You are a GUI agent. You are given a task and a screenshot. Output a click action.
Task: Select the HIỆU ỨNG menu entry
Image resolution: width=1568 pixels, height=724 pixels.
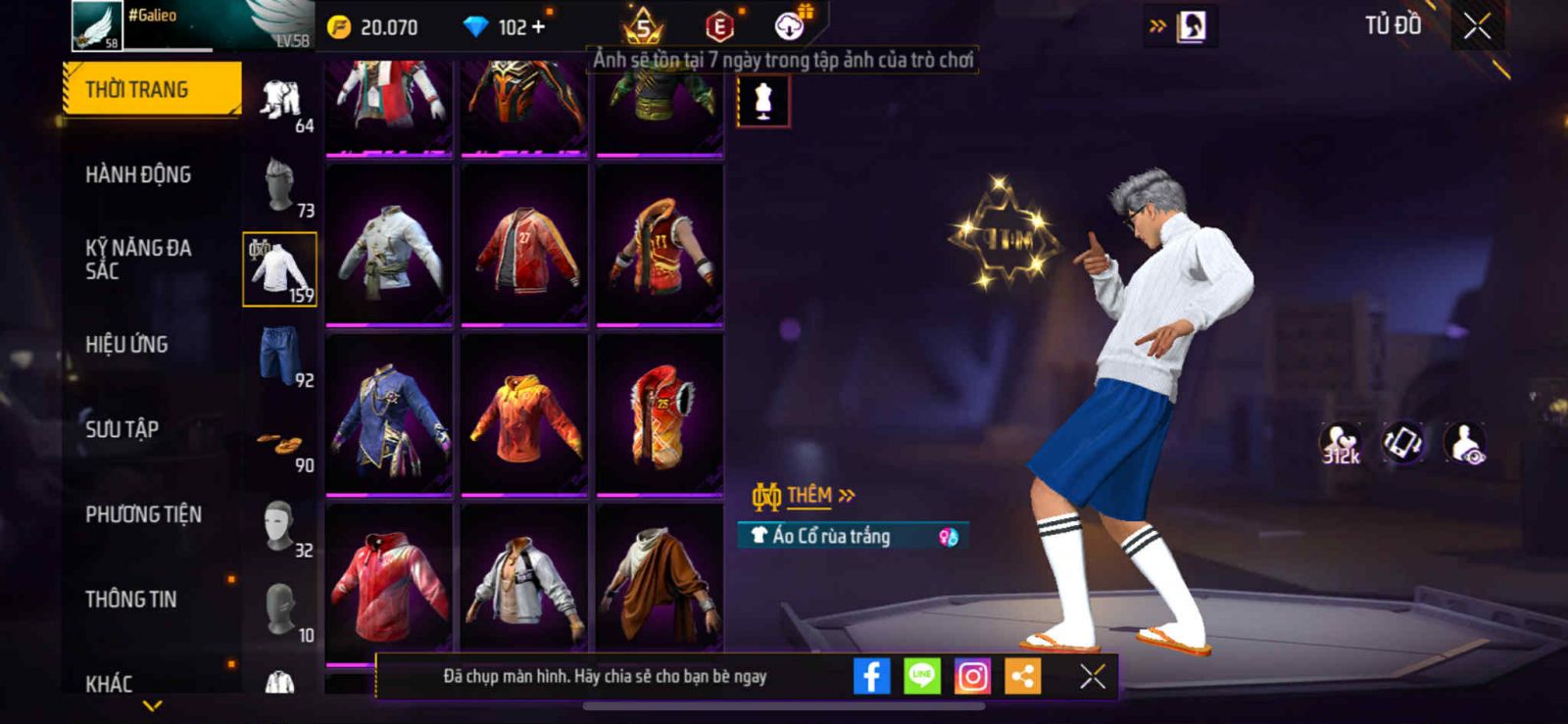click(126, 345)
